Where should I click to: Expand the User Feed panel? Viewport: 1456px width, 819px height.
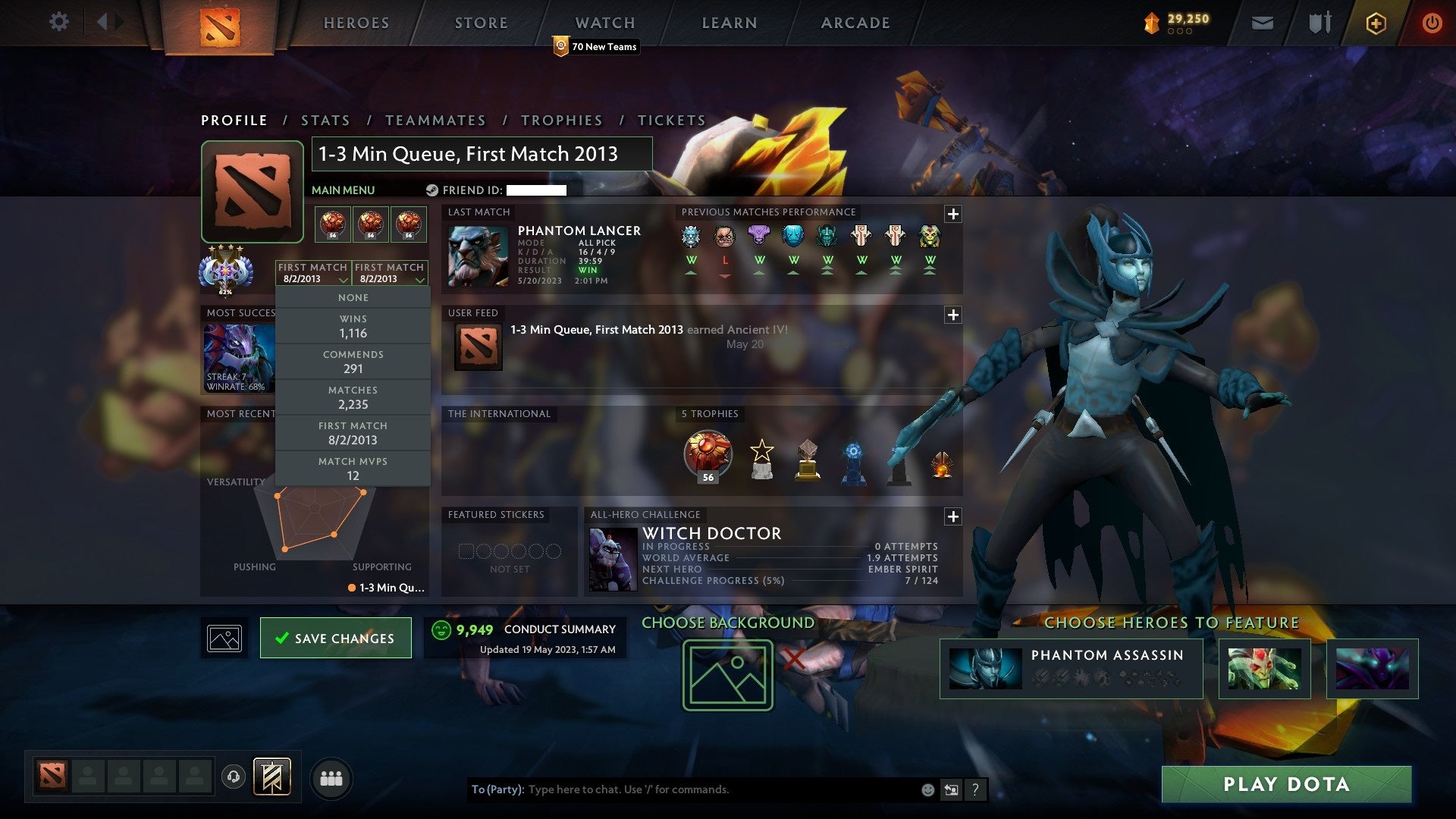pos(952,314)
